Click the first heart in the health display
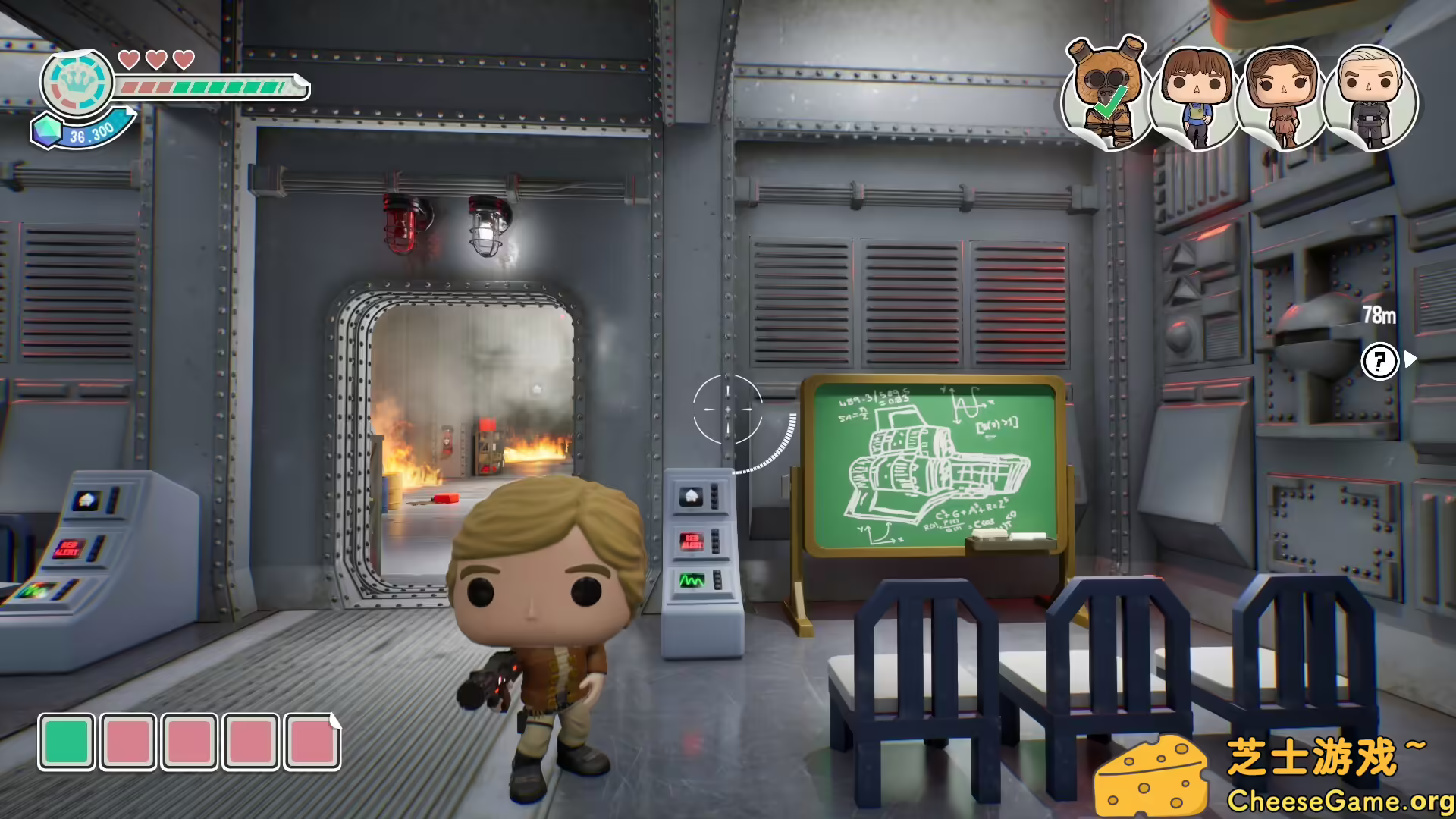The width and height of the screenshot is (1456, 819). [x=129, y=58]
